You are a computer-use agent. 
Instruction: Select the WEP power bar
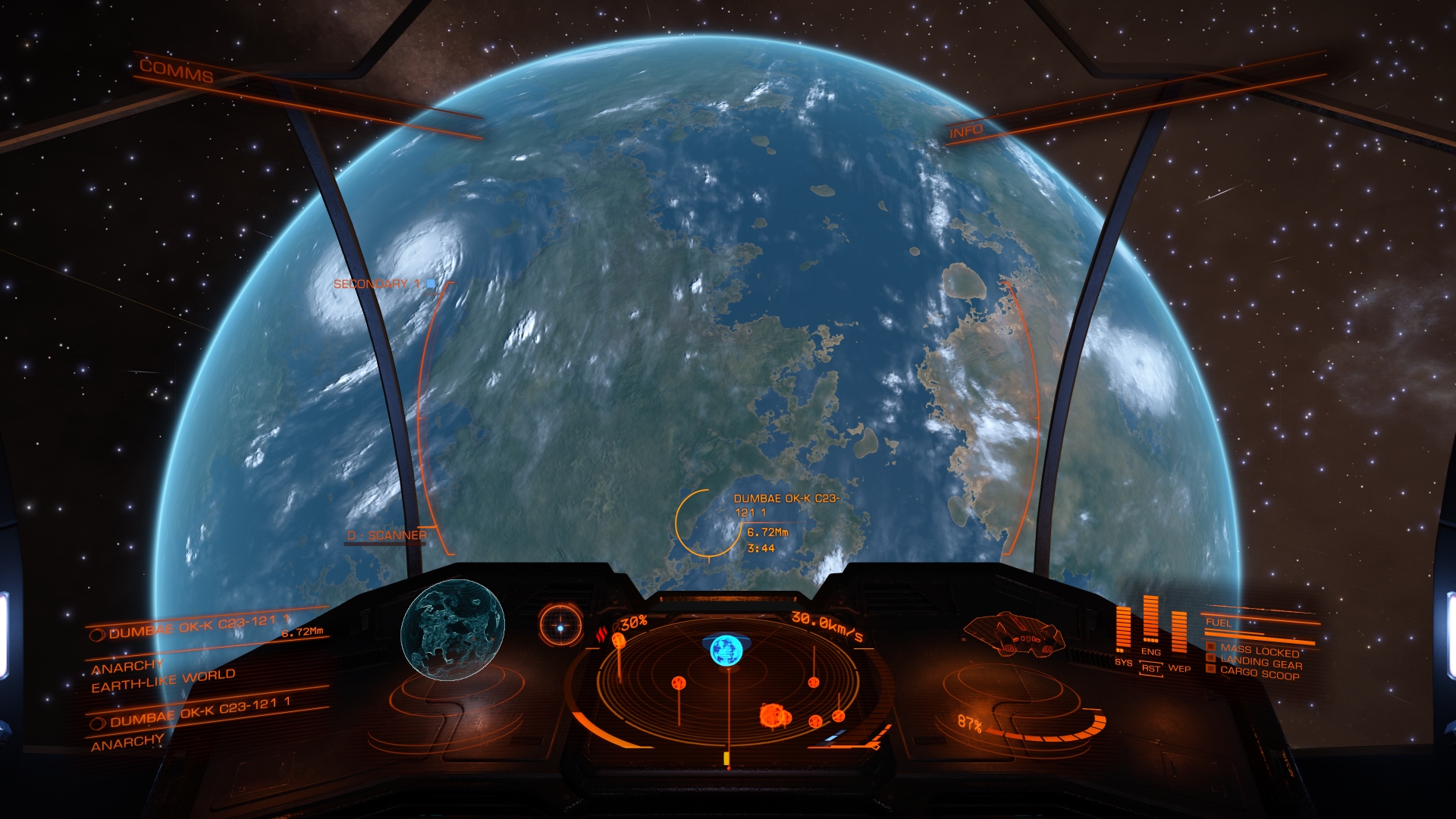(1178, 632)
